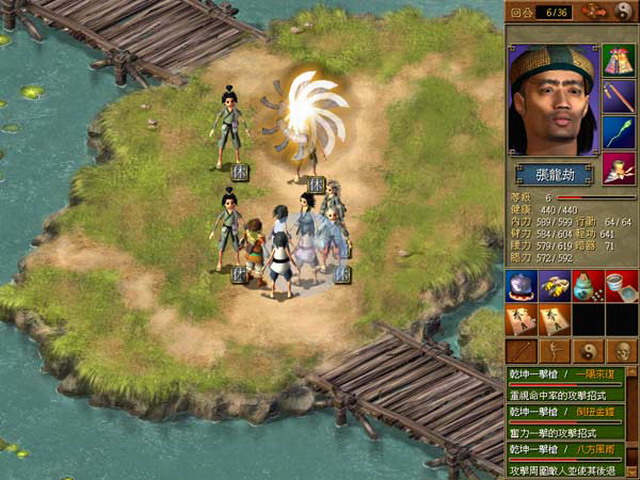Switch to the spear weapon skill tab

pos(521,351)
